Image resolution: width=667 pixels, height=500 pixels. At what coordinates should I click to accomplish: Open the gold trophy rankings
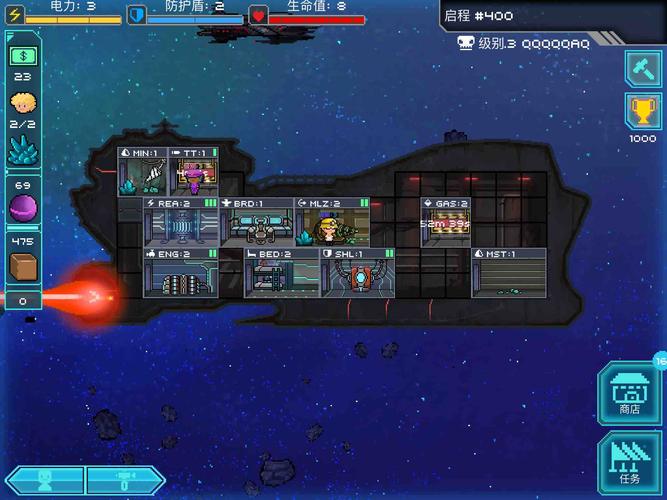pos(642,112)
